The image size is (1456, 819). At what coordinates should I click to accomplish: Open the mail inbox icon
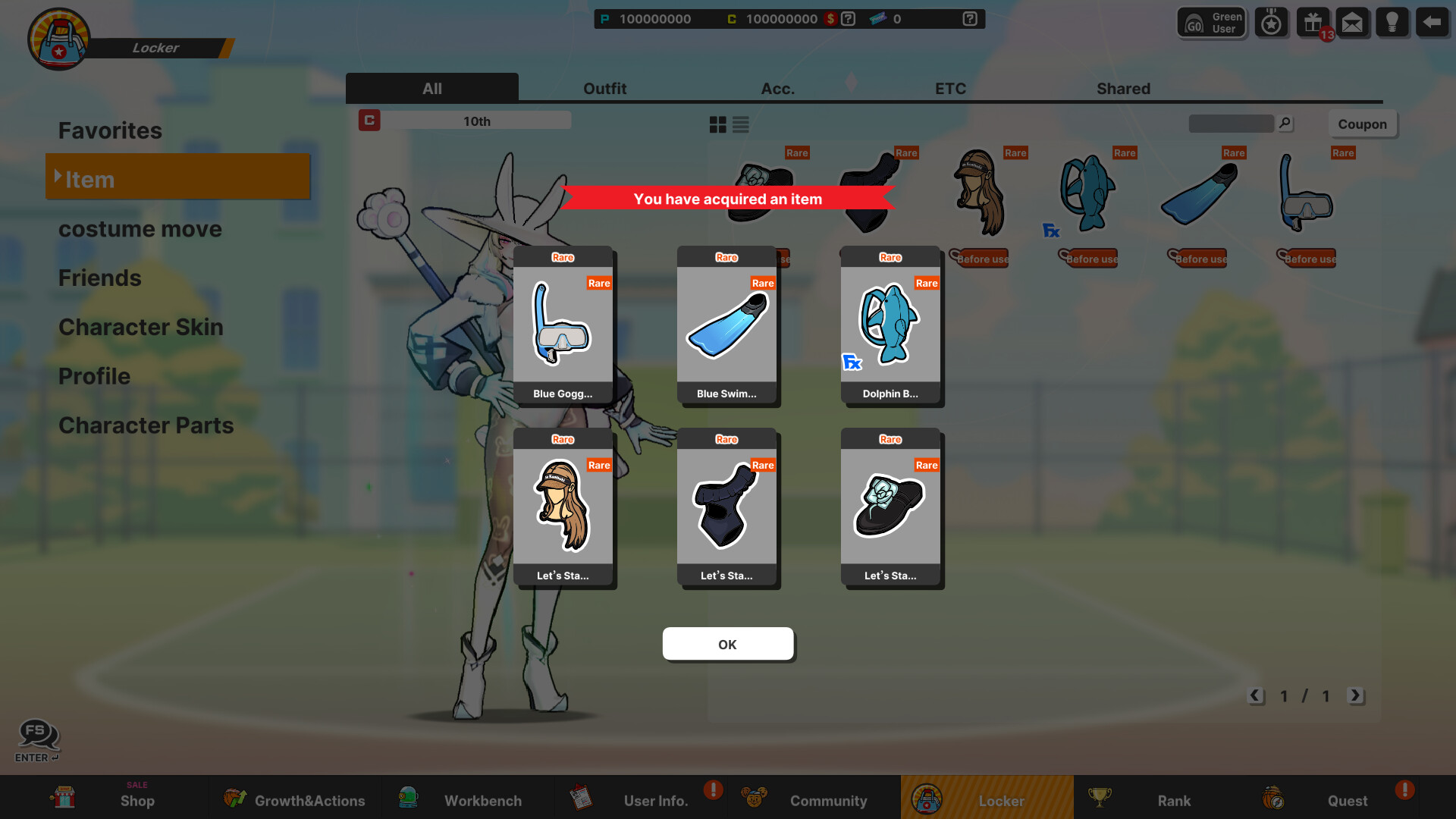tap(1353, 22)
